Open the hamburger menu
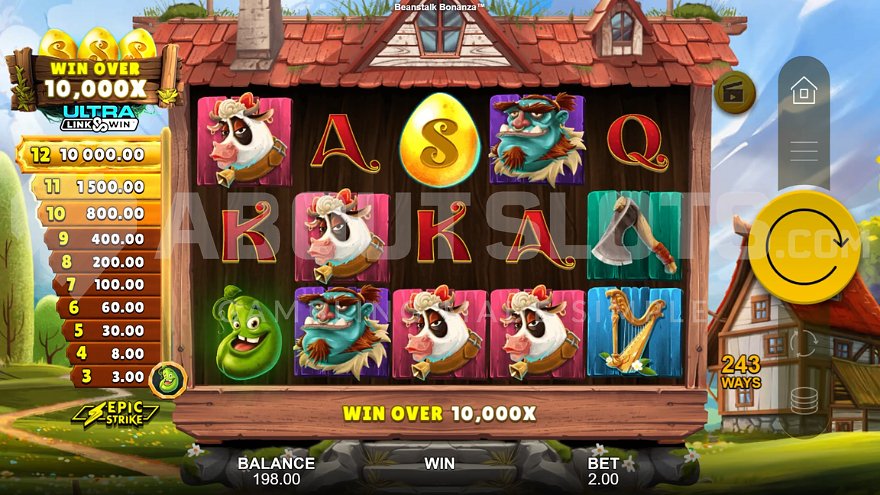The image size is (880, 495). click(803, 151)
